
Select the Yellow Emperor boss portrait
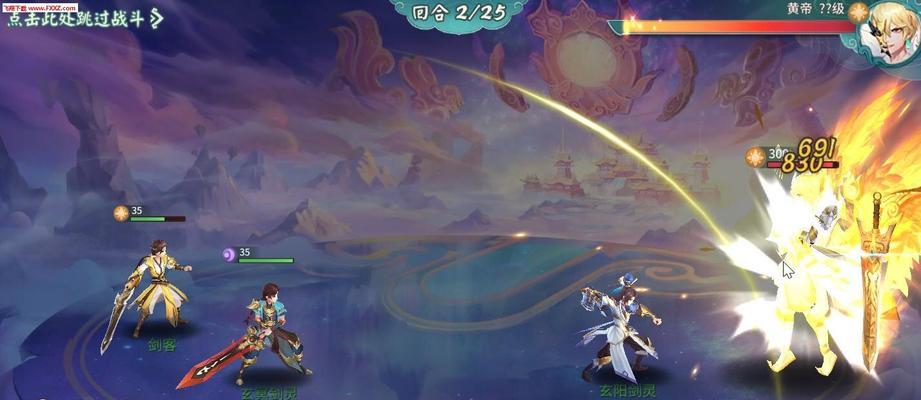click(885, 28)
